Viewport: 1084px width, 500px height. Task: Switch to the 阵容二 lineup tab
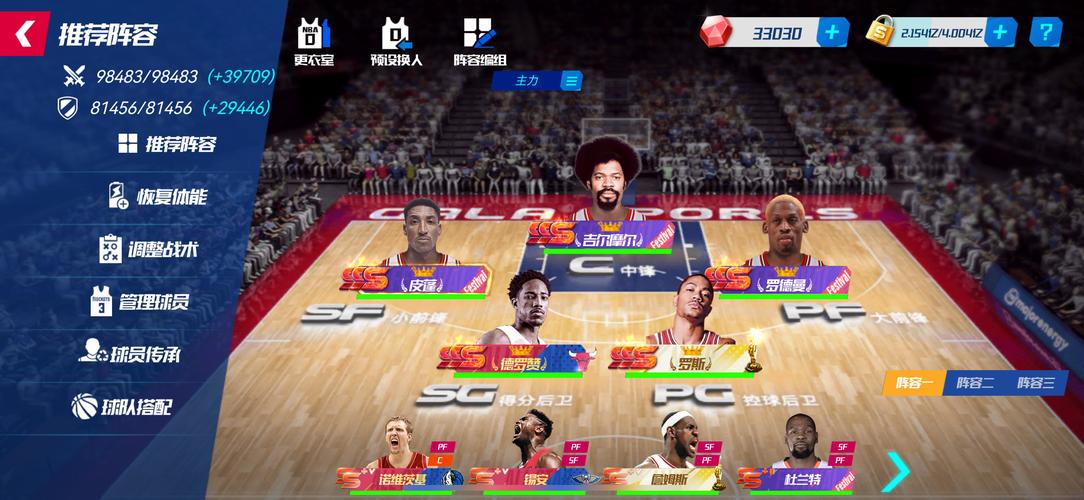click(x=975, y=382)
